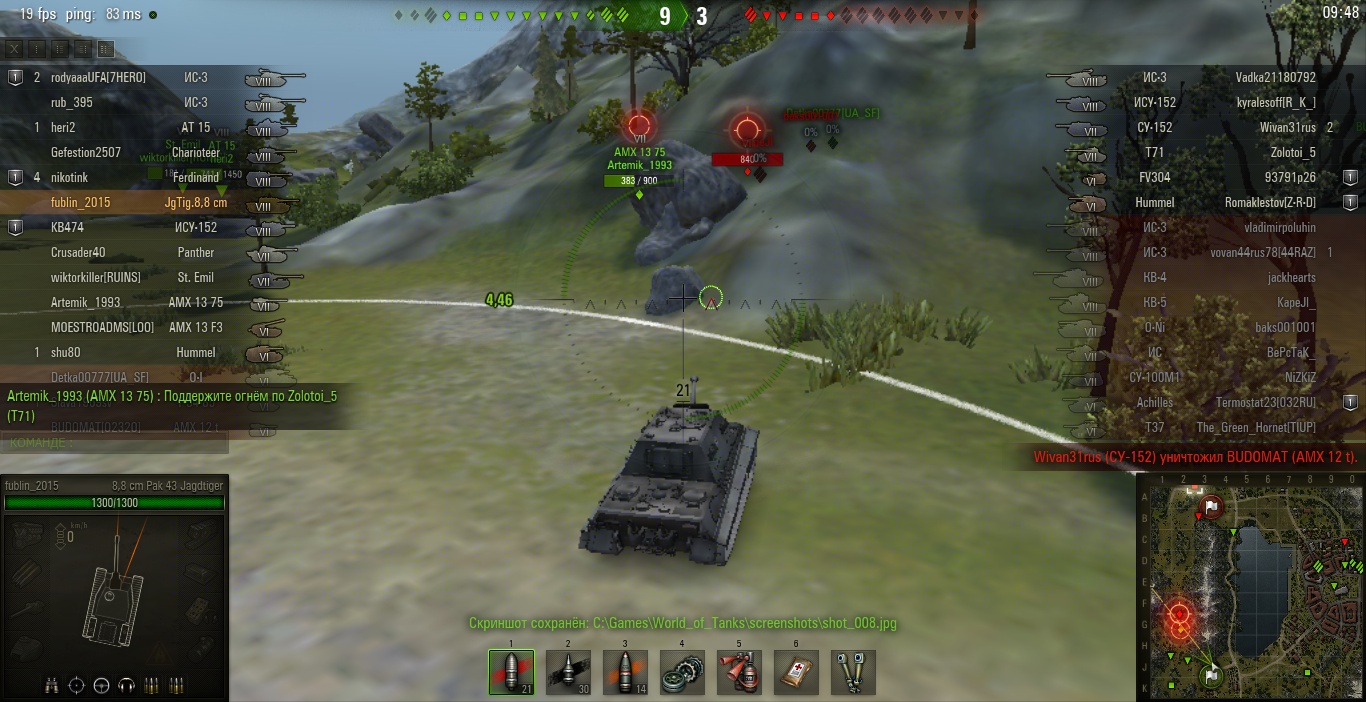Switch to the second shell with 30 rounds
Screen dimensions: 1366x702
(x=568, y=672)
